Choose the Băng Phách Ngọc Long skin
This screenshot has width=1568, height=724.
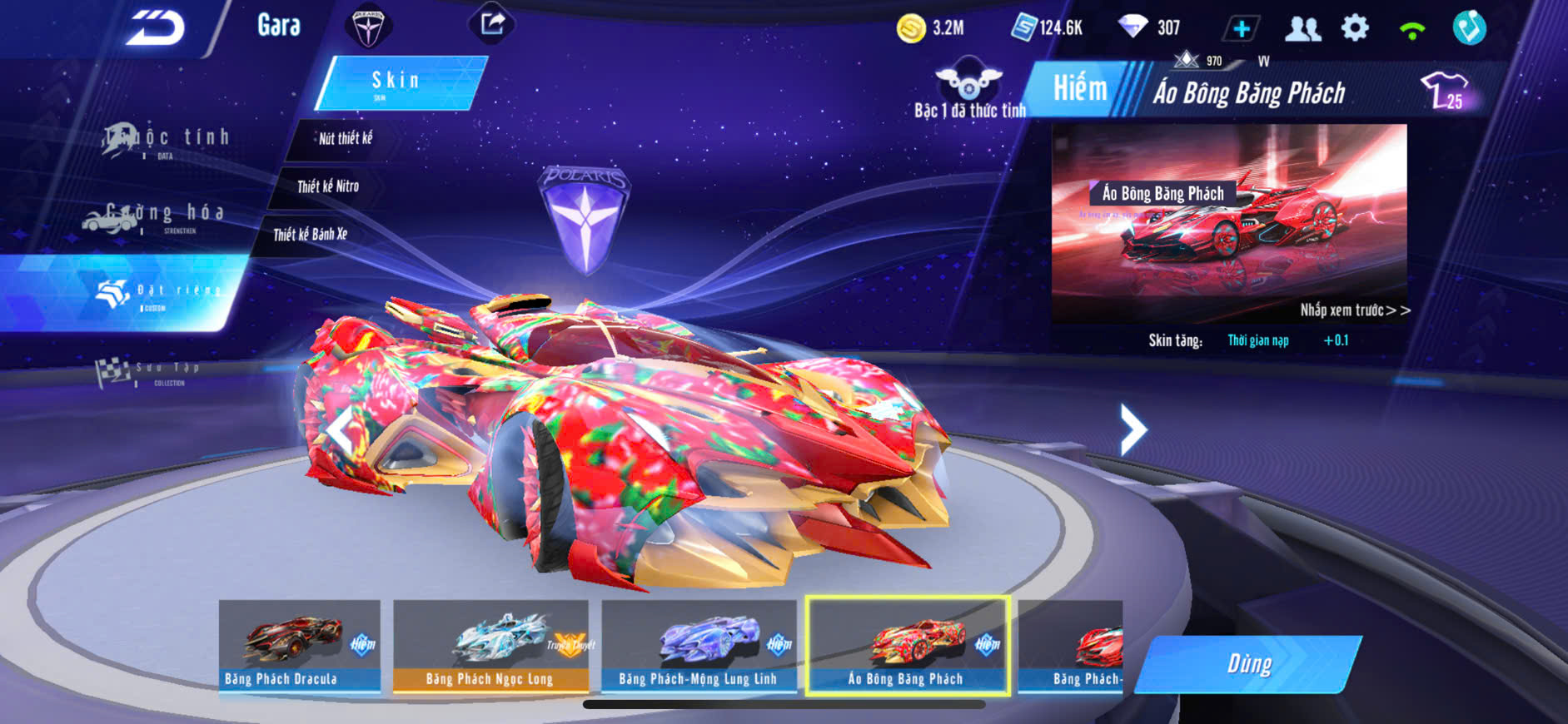pyautogui.click(x=490, y=646)
